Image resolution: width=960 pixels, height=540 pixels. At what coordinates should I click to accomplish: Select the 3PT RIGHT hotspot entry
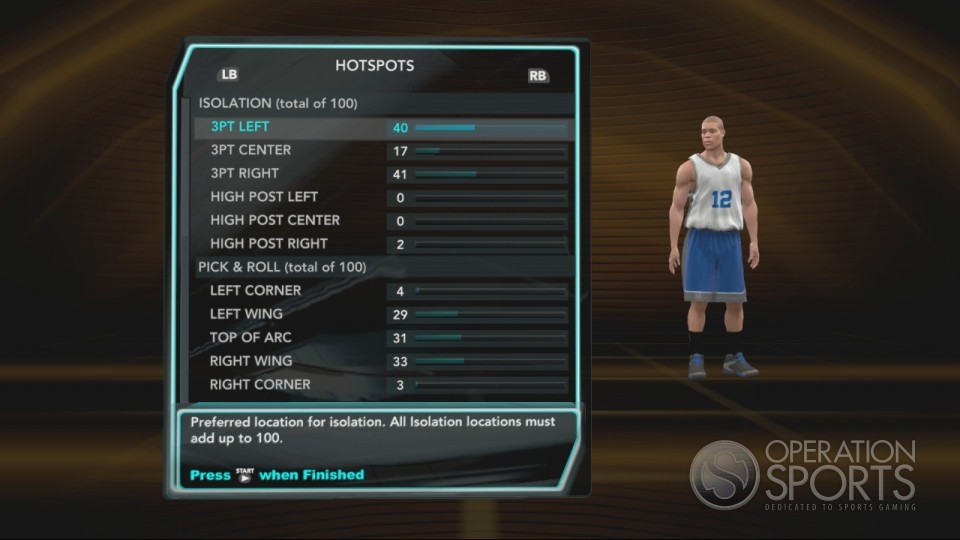(245, 174)
